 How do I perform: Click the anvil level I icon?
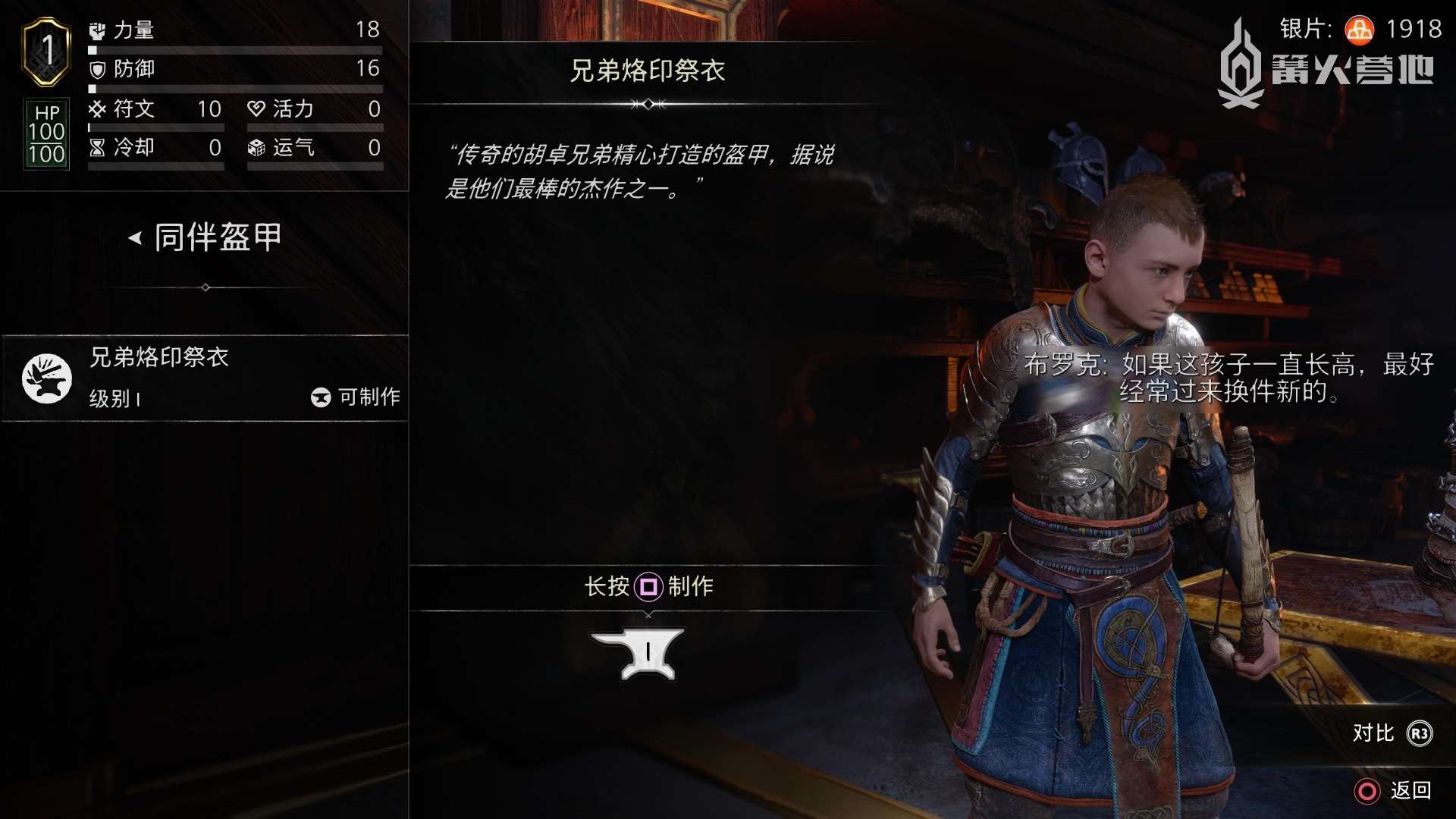point(638,654)
